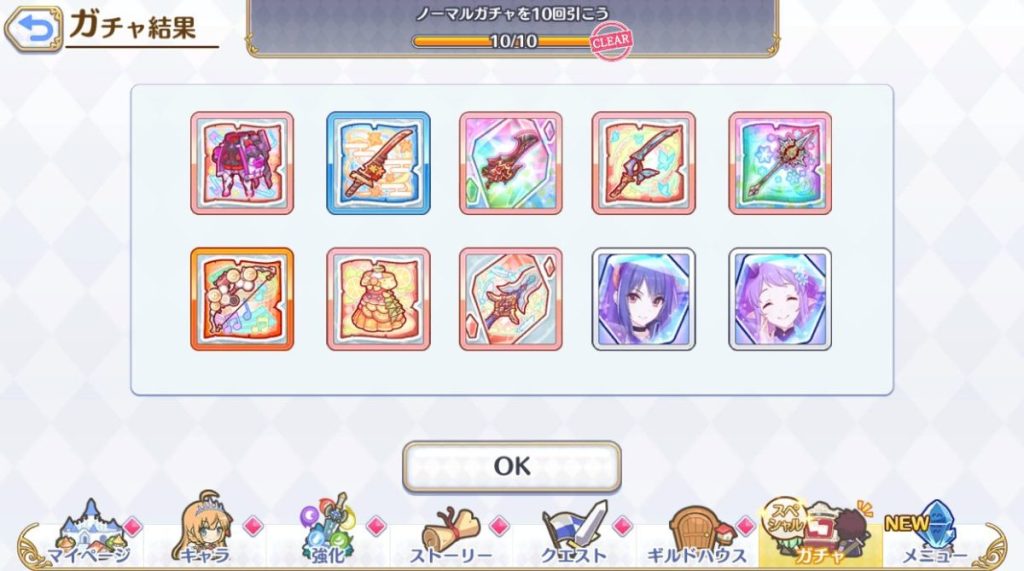The height and width of the screenshot is (571, 1024).
Task: Select the smiling purple-haired girl piece
Action: point(780,299)
